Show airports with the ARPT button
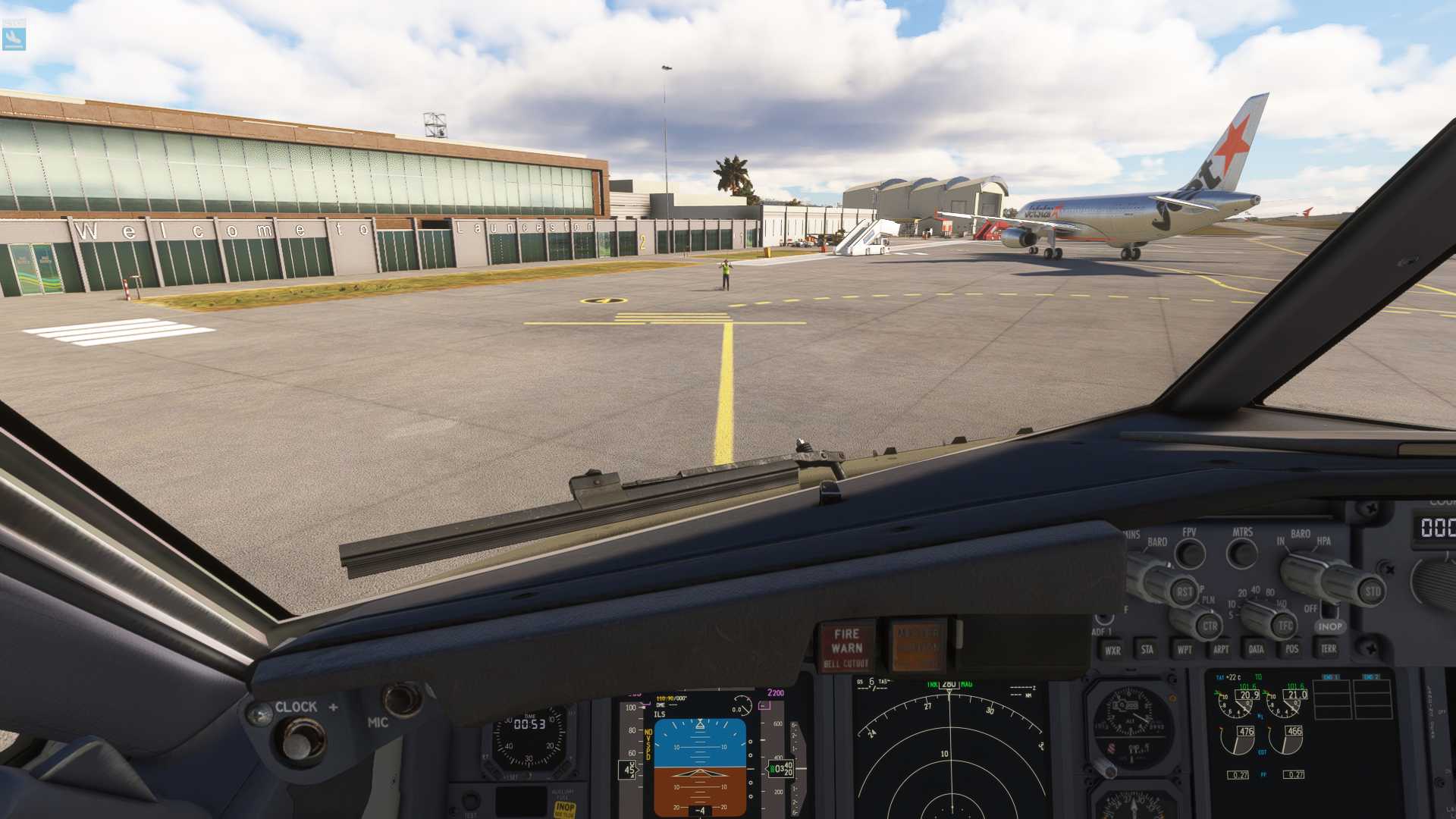The width and height of the screenshot is (1456, 819). (1221, 649)
